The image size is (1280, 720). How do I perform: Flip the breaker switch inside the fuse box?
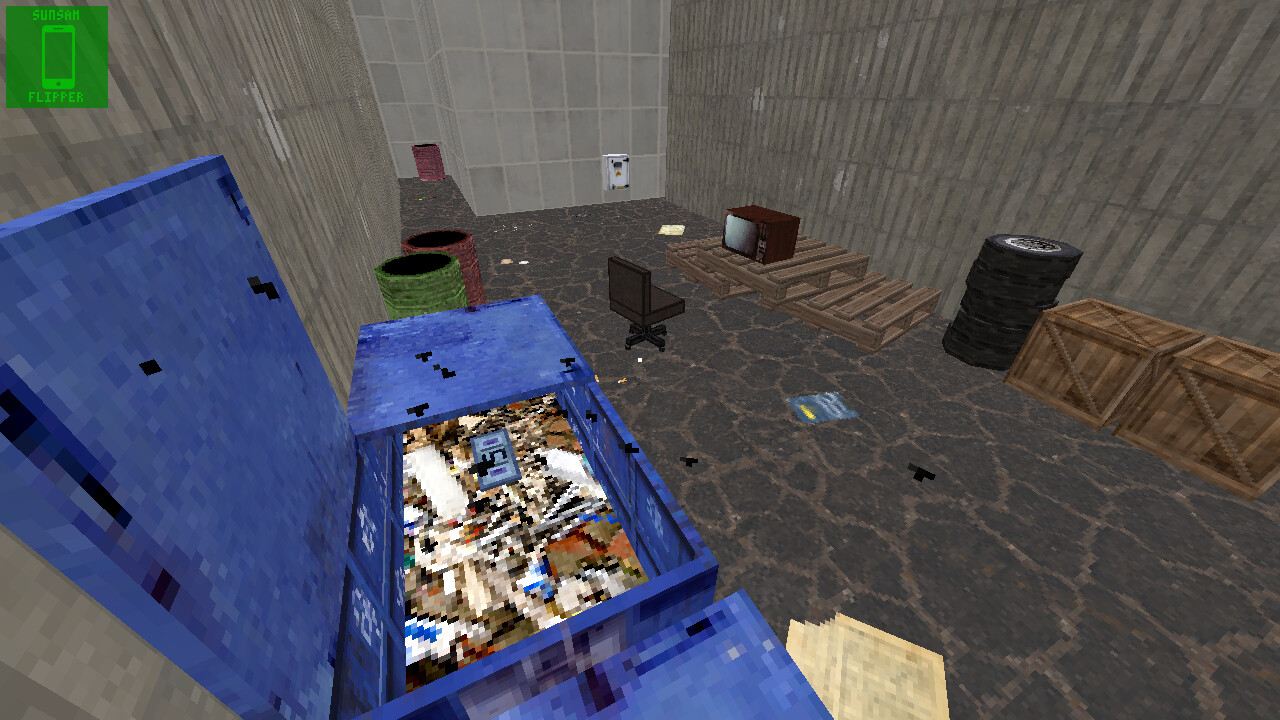coord(617,164)
